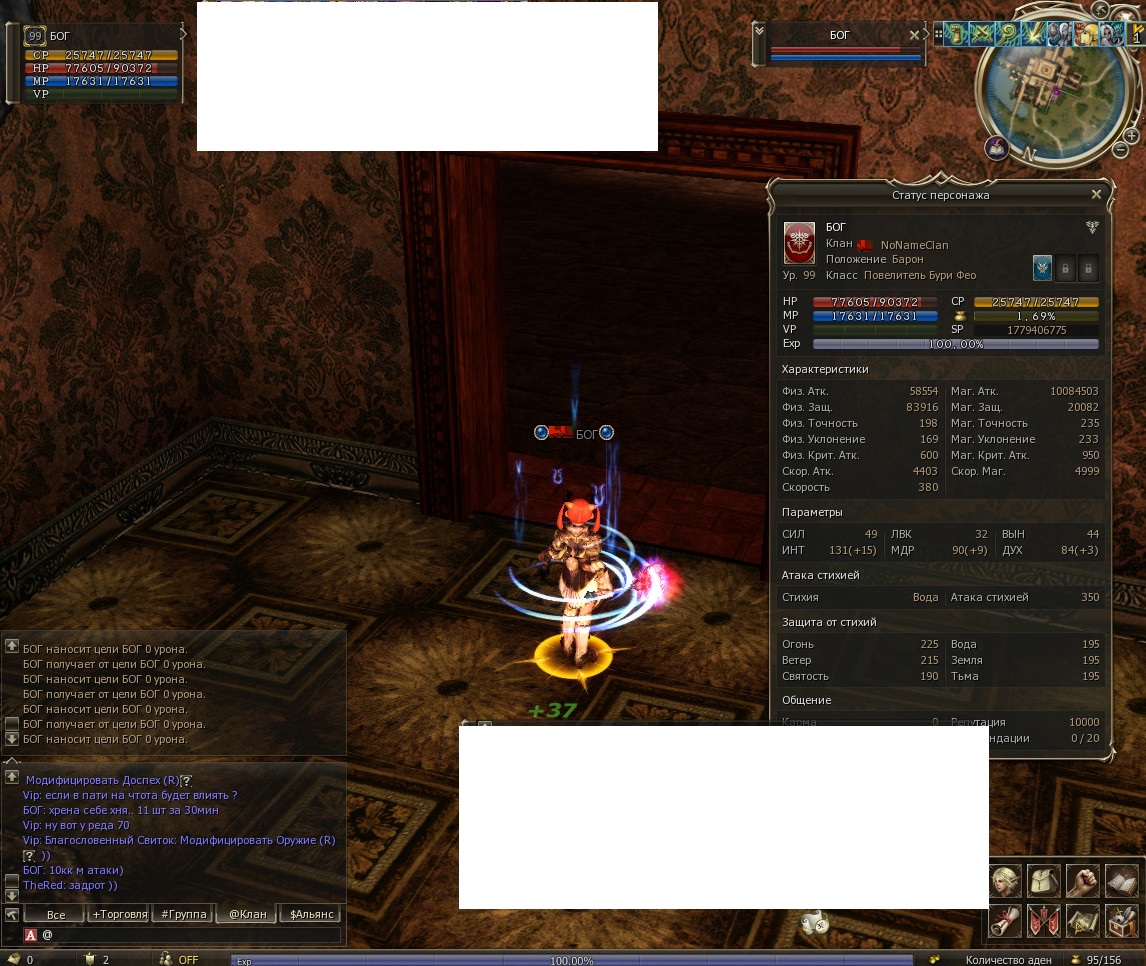Viewport: 1146px width, 966px height.
Task: Switch to the Все chat tab
Action: [56, 914]
